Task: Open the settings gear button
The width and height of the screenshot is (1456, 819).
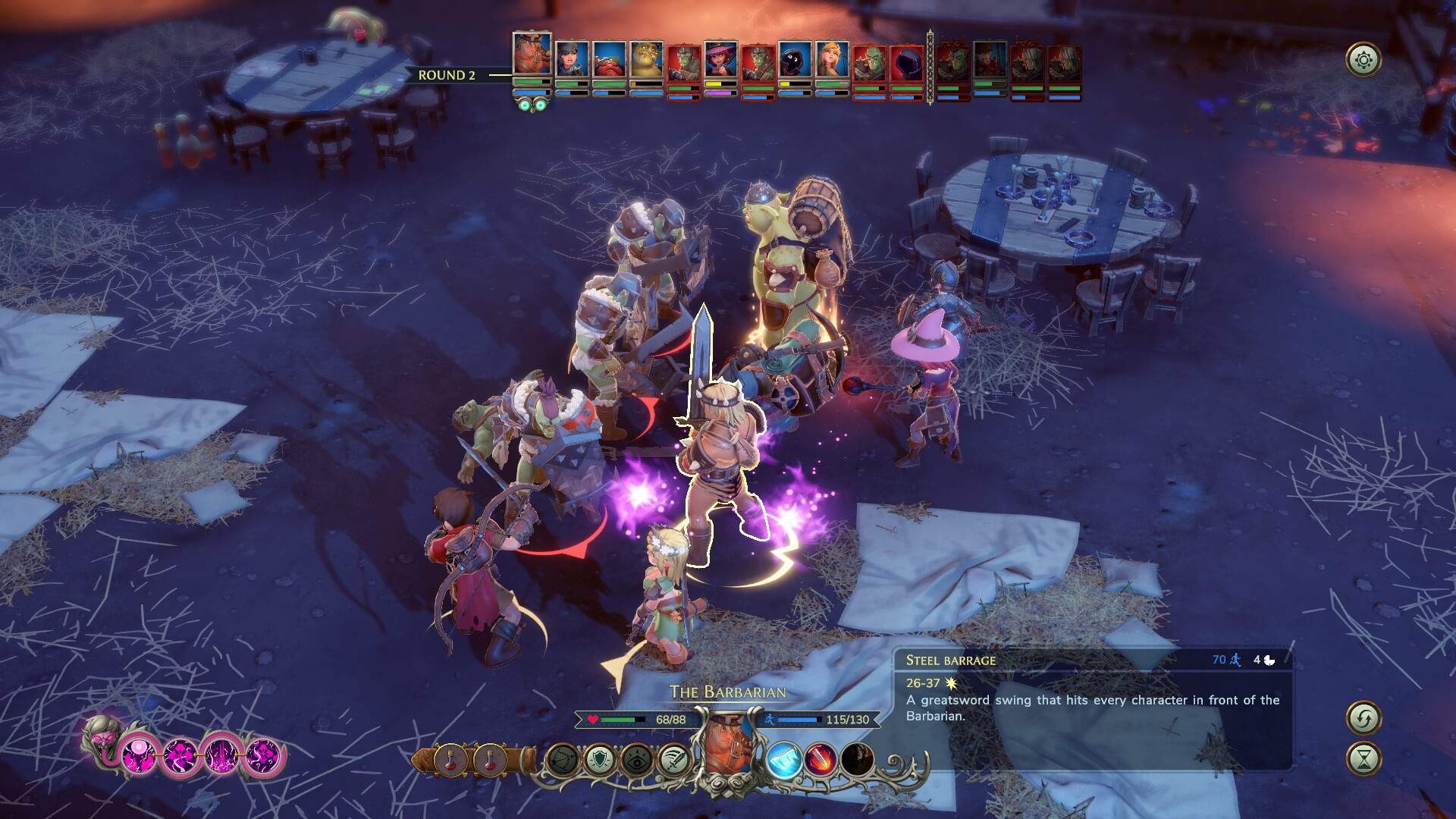Action: click(x=1363, y=60)
